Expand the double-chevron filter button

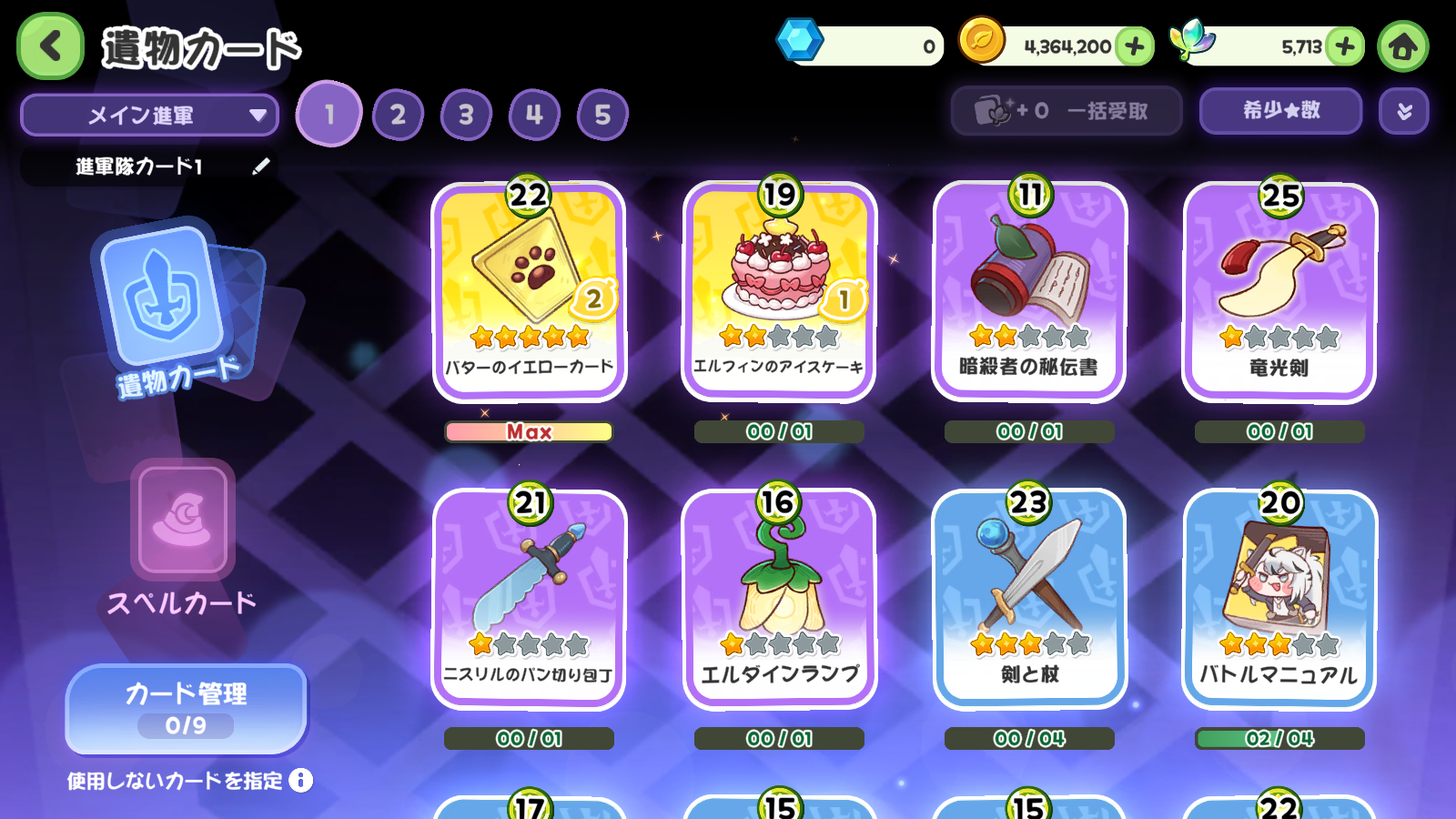click(x=1404, y=111)
